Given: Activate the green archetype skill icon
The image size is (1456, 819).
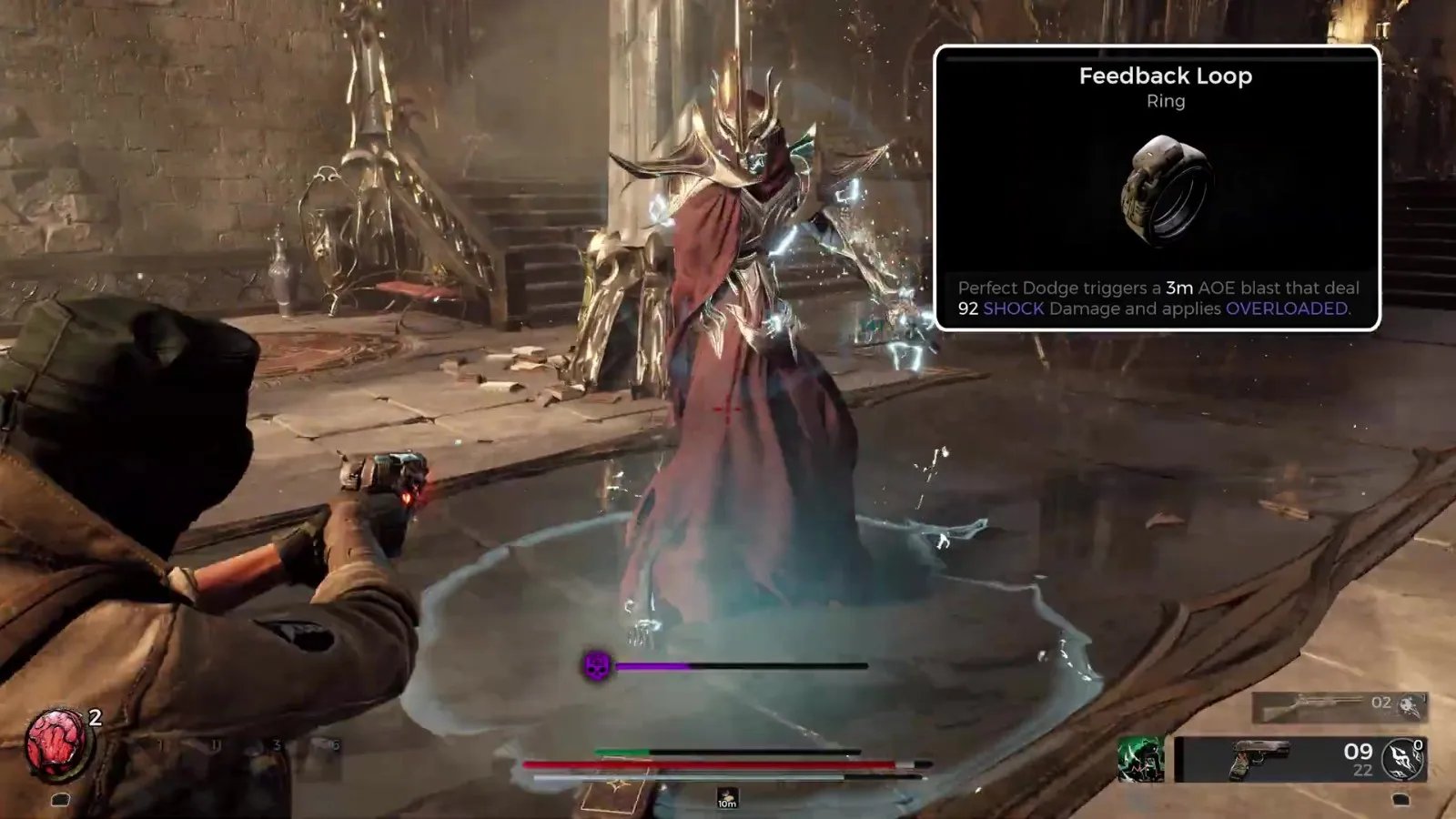Looking at the screenshot, I should pos(1140,760).
